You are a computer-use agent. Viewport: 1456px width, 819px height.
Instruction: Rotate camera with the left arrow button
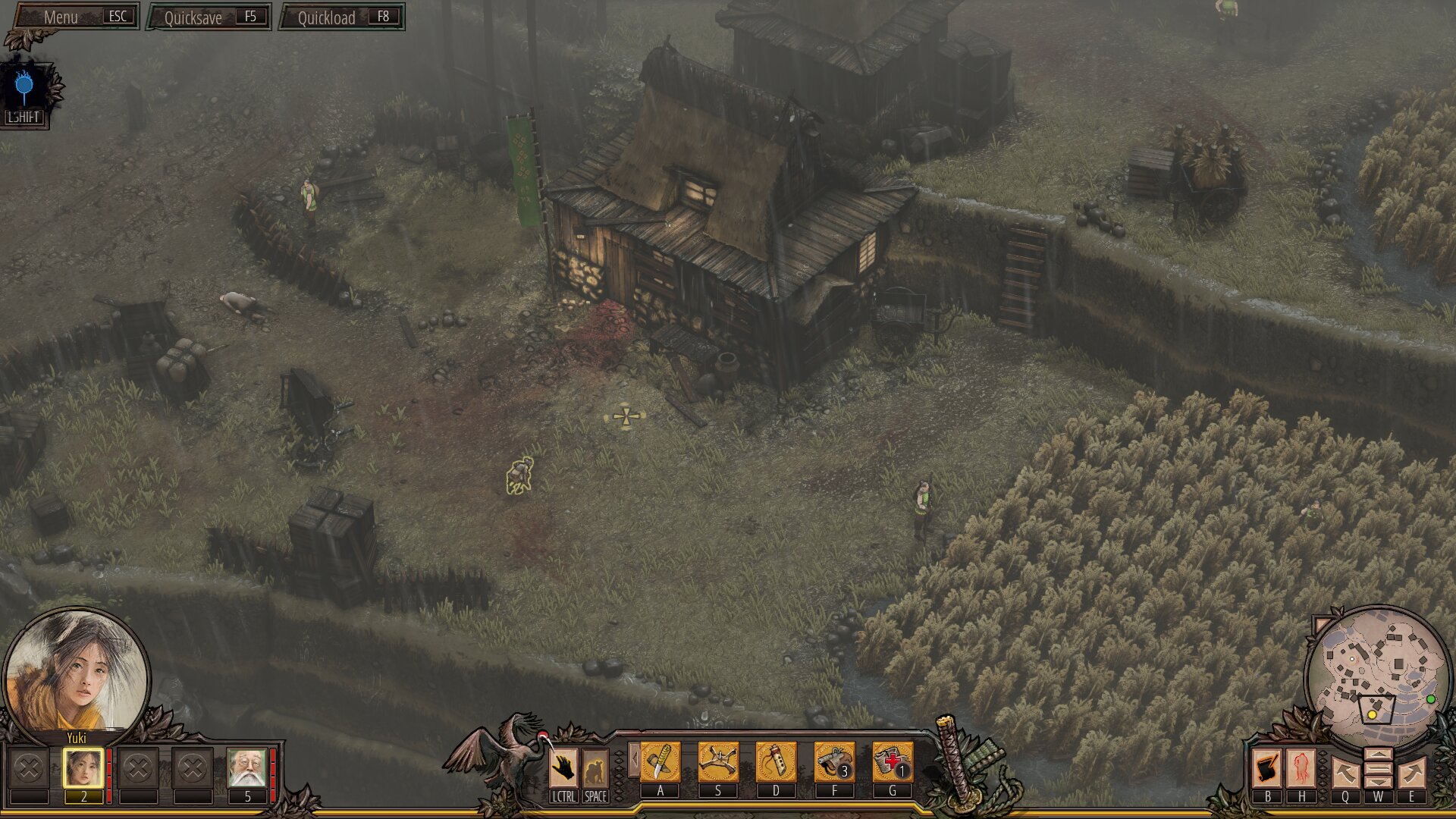[x=1345, y=773]
